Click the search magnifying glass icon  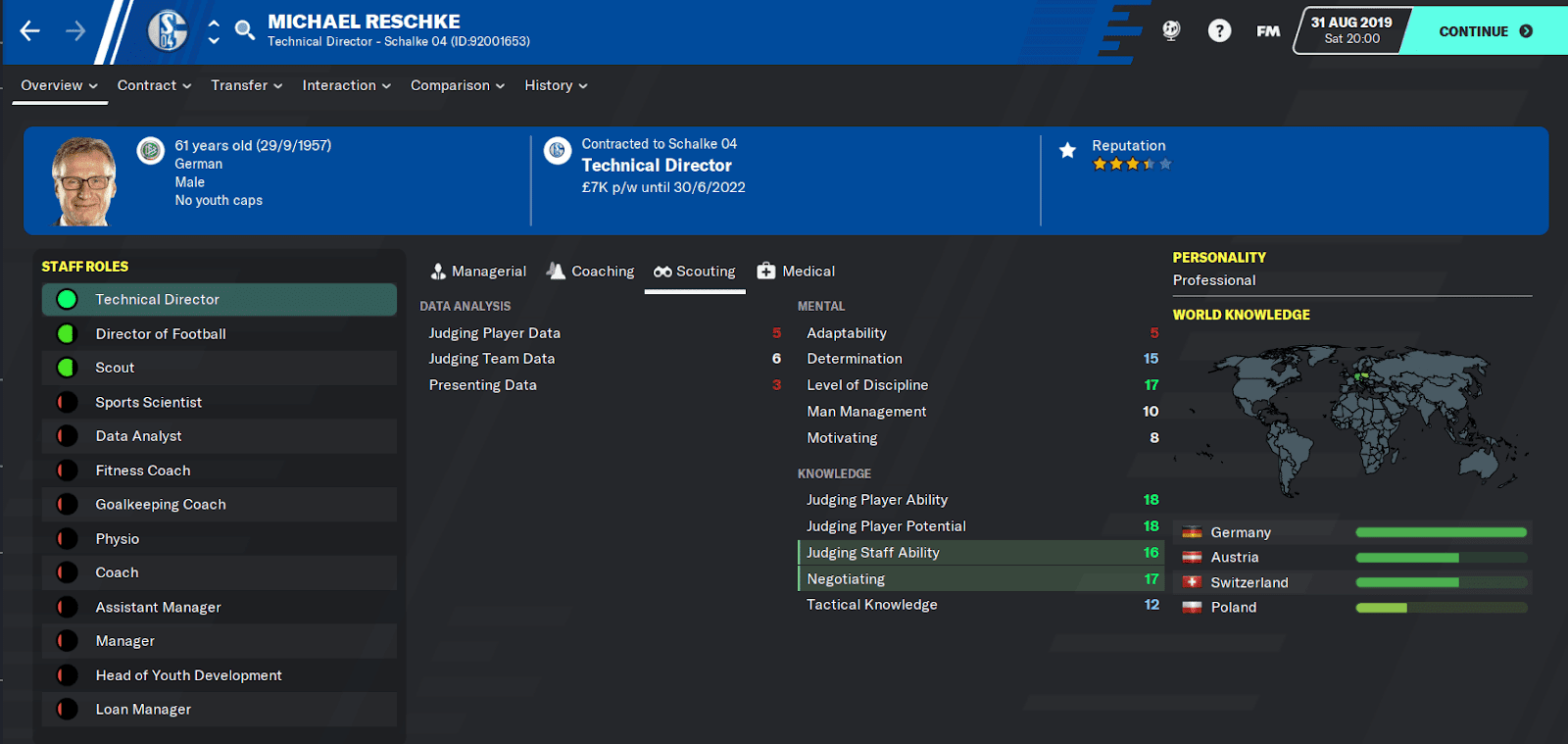(x=244, y=30)
